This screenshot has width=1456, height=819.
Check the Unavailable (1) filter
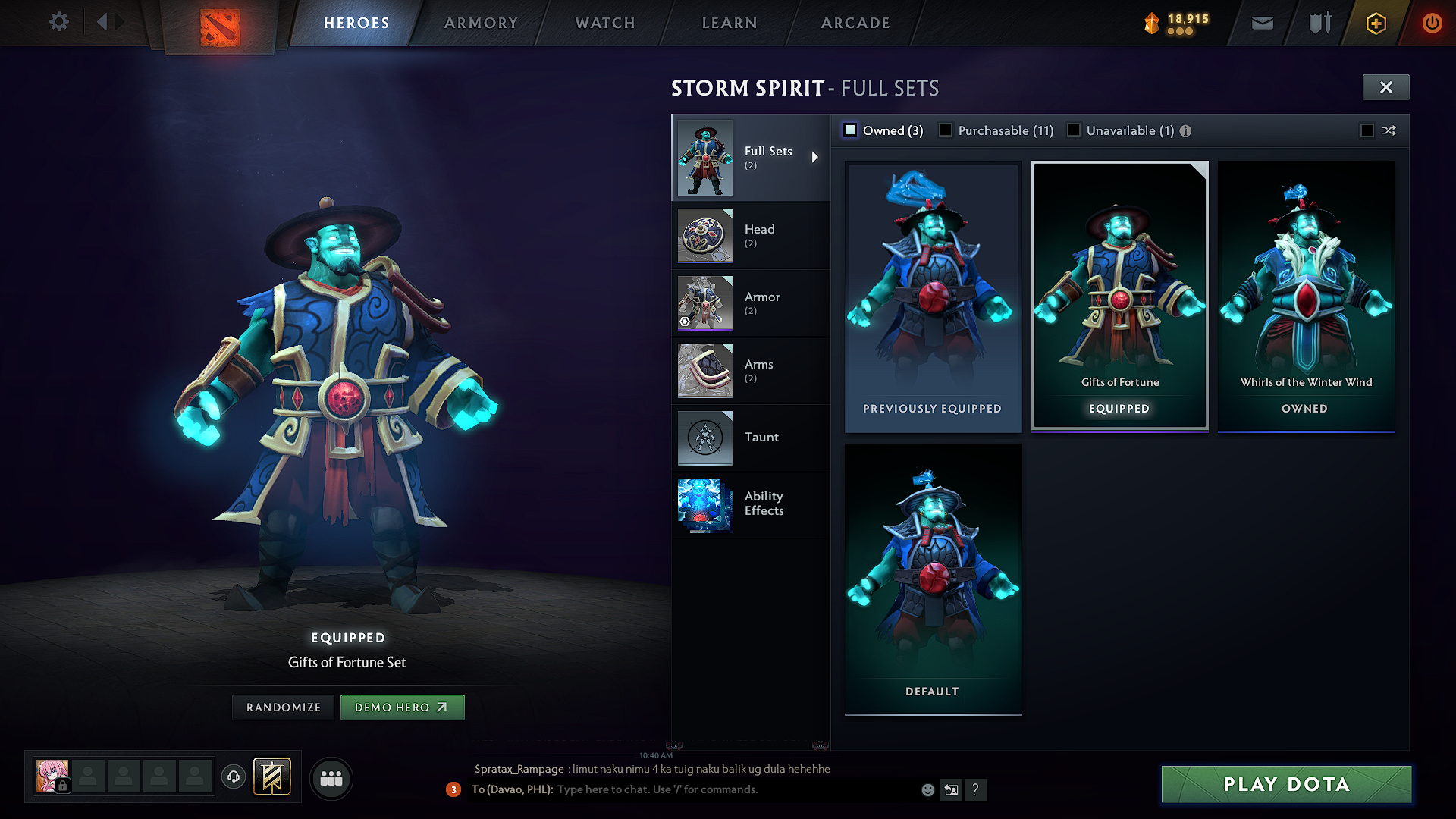coord(1074,130)
